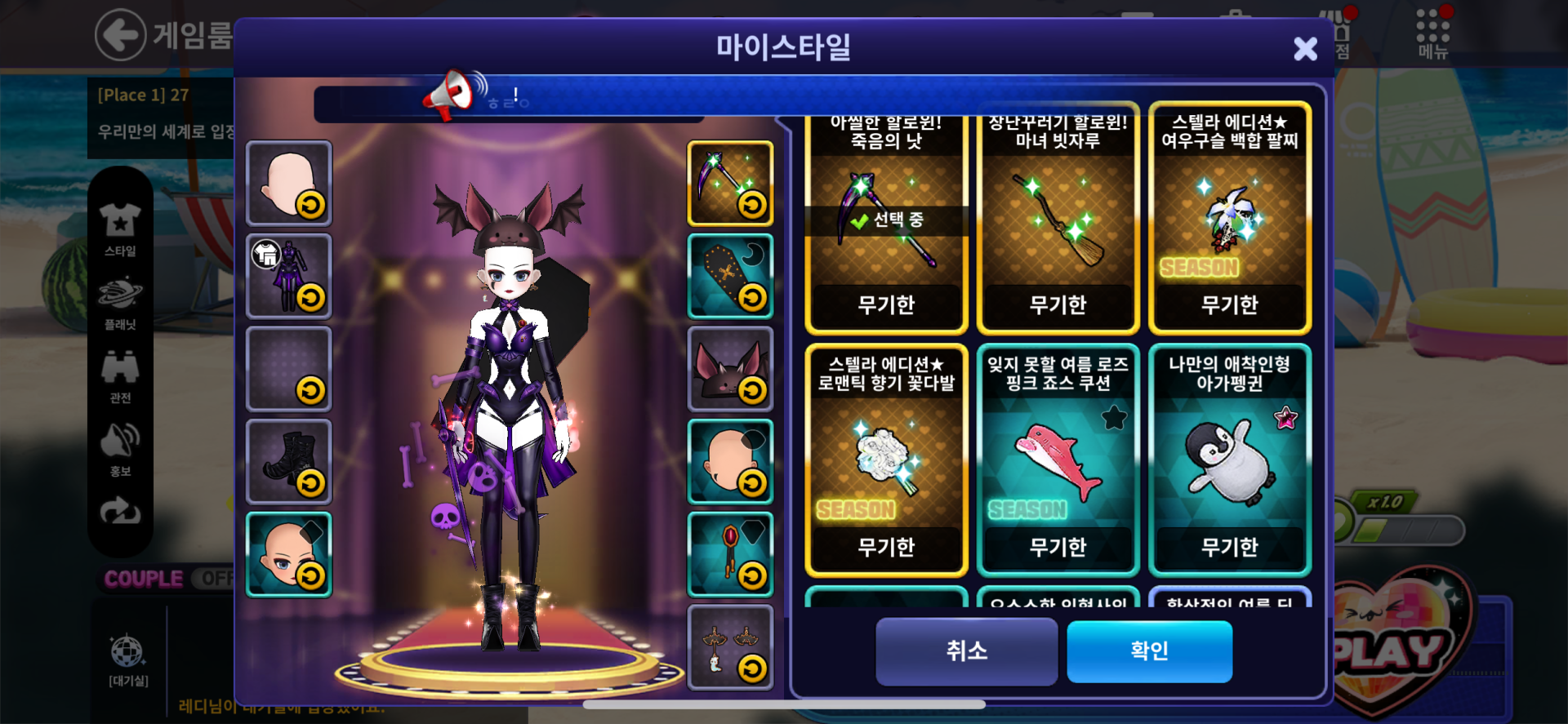Image resolution: width=1568 pixels, height=724 pixels.
Task: Go back using the 게임룸 arrow
Action: tap(121, 35)
